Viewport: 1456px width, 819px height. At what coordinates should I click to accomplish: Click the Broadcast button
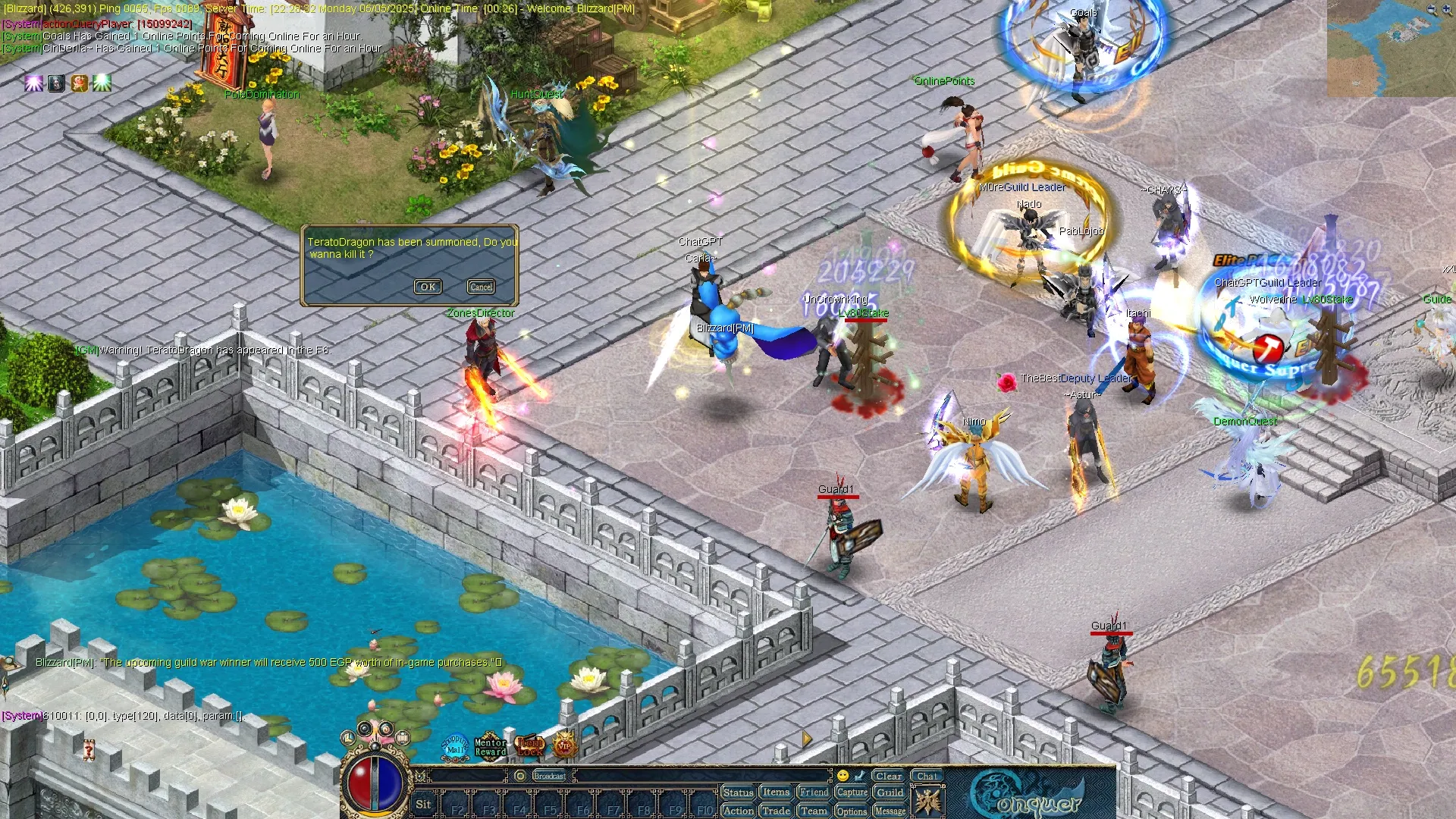click(550, 776)
